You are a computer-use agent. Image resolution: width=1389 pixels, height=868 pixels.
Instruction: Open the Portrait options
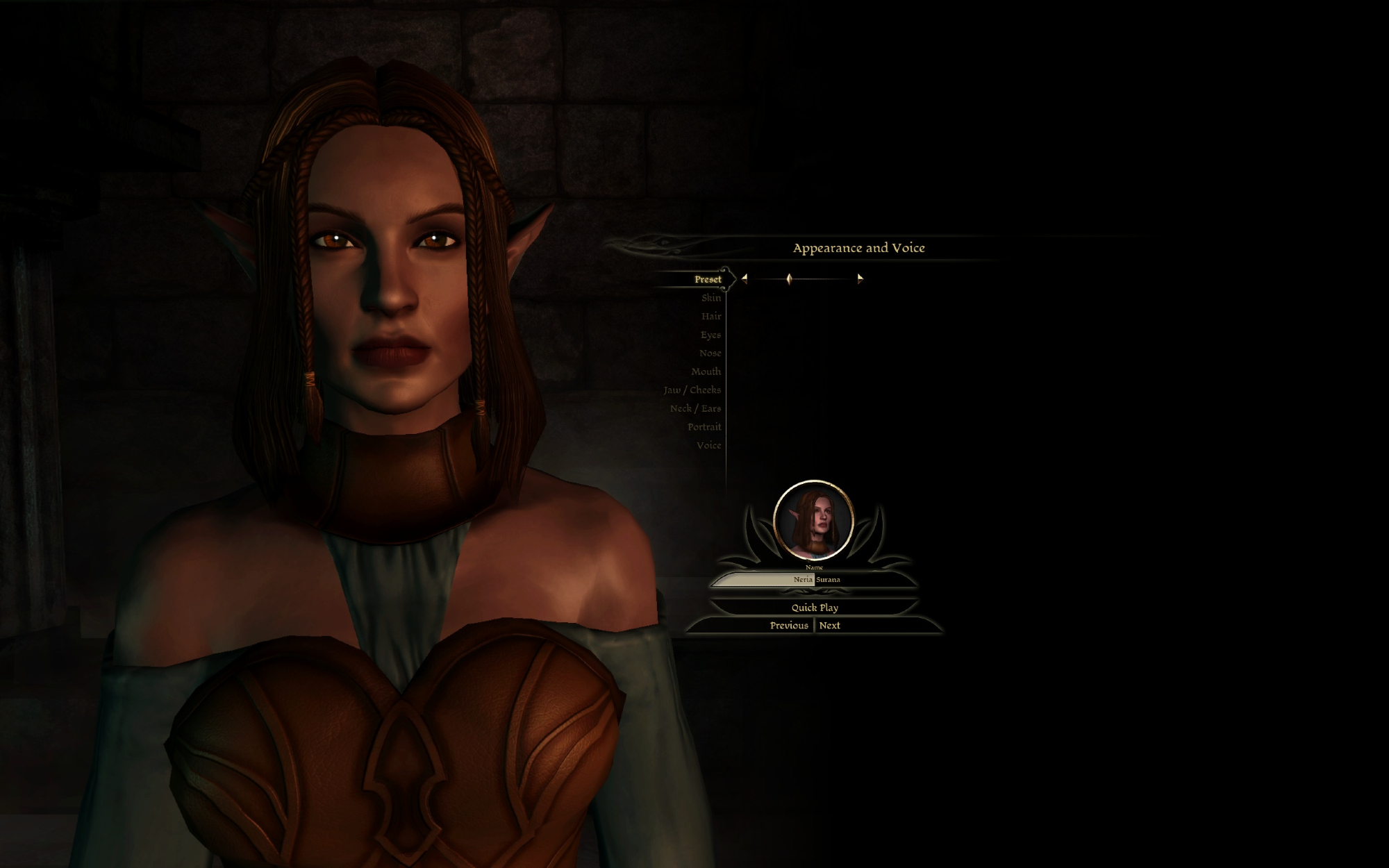tap(704, 427)
